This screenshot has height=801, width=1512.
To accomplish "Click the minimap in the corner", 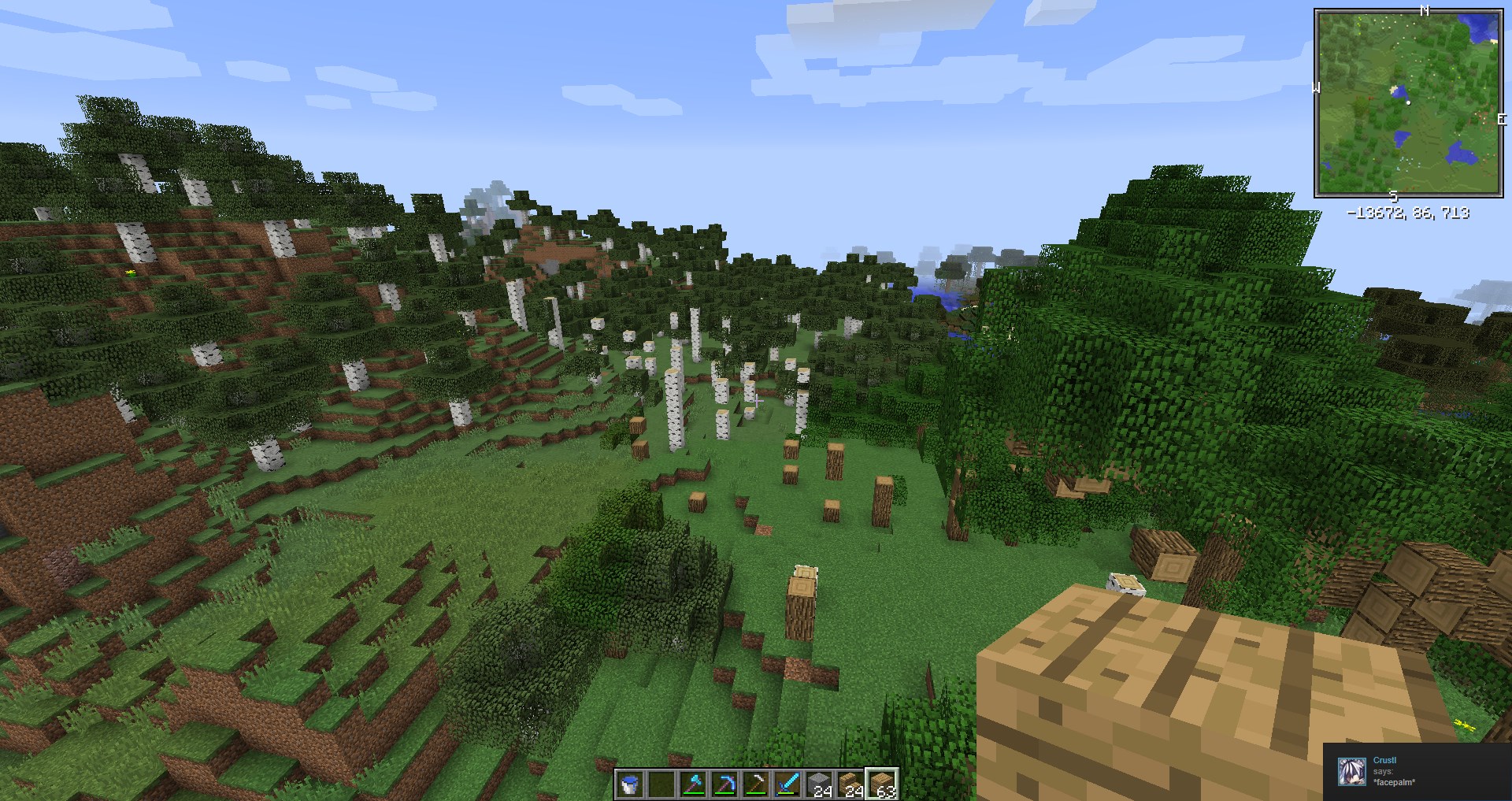I will pos(1407,102).
